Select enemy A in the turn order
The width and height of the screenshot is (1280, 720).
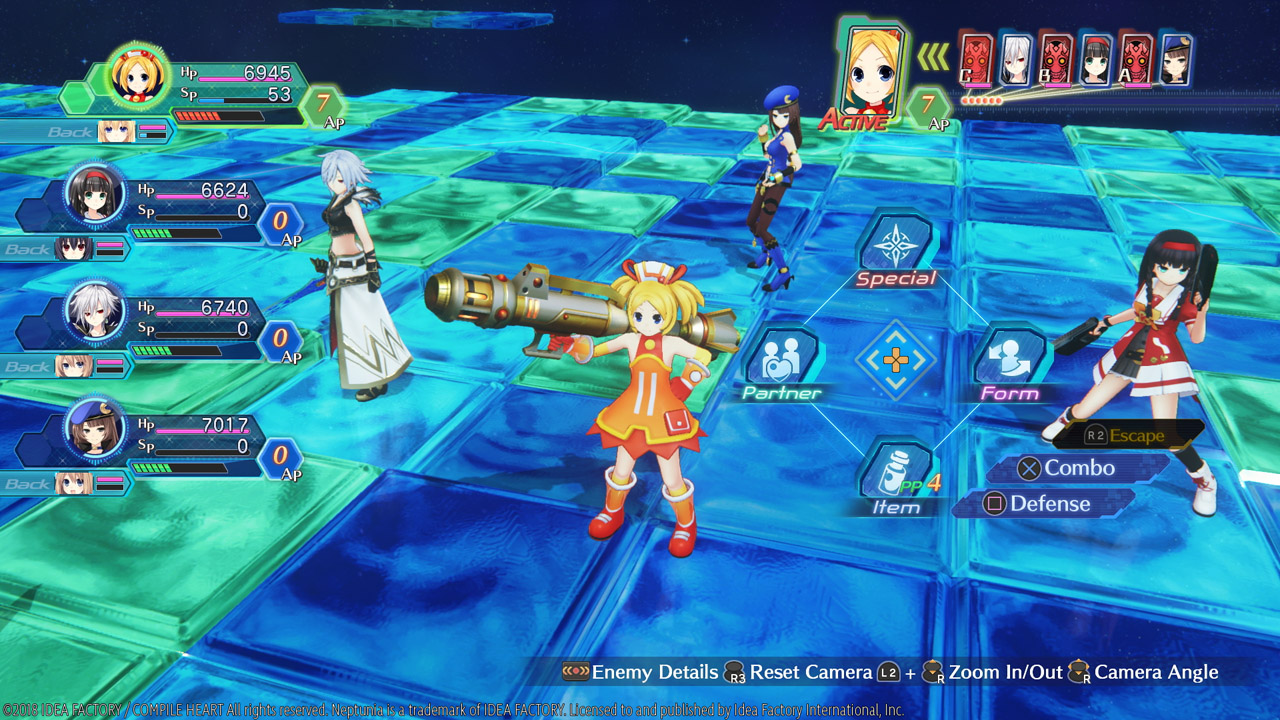point(1135,60)
